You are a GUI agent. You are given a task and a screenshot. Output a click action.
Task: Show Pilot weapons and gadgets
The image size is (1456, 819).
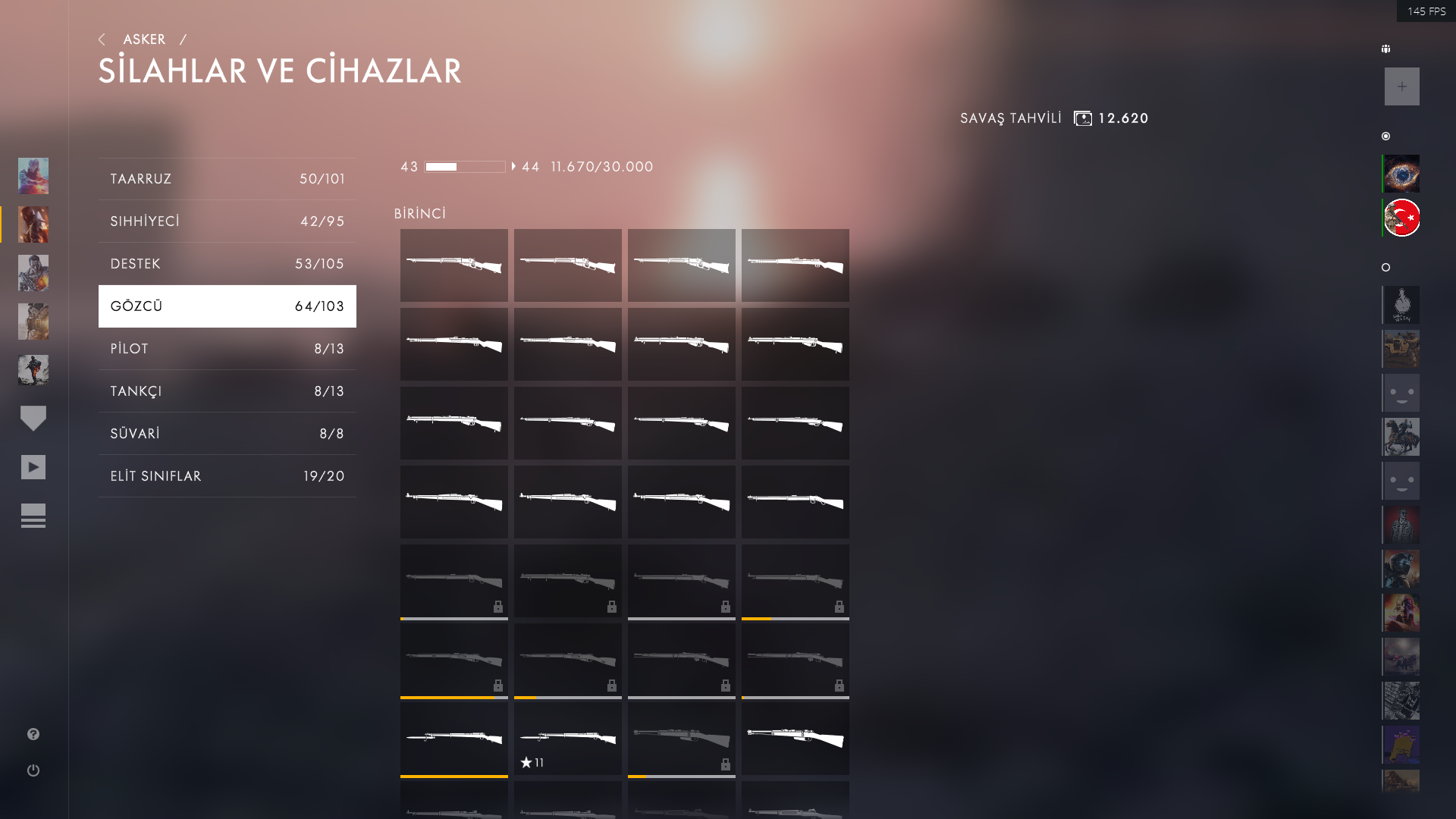(227, 349)
